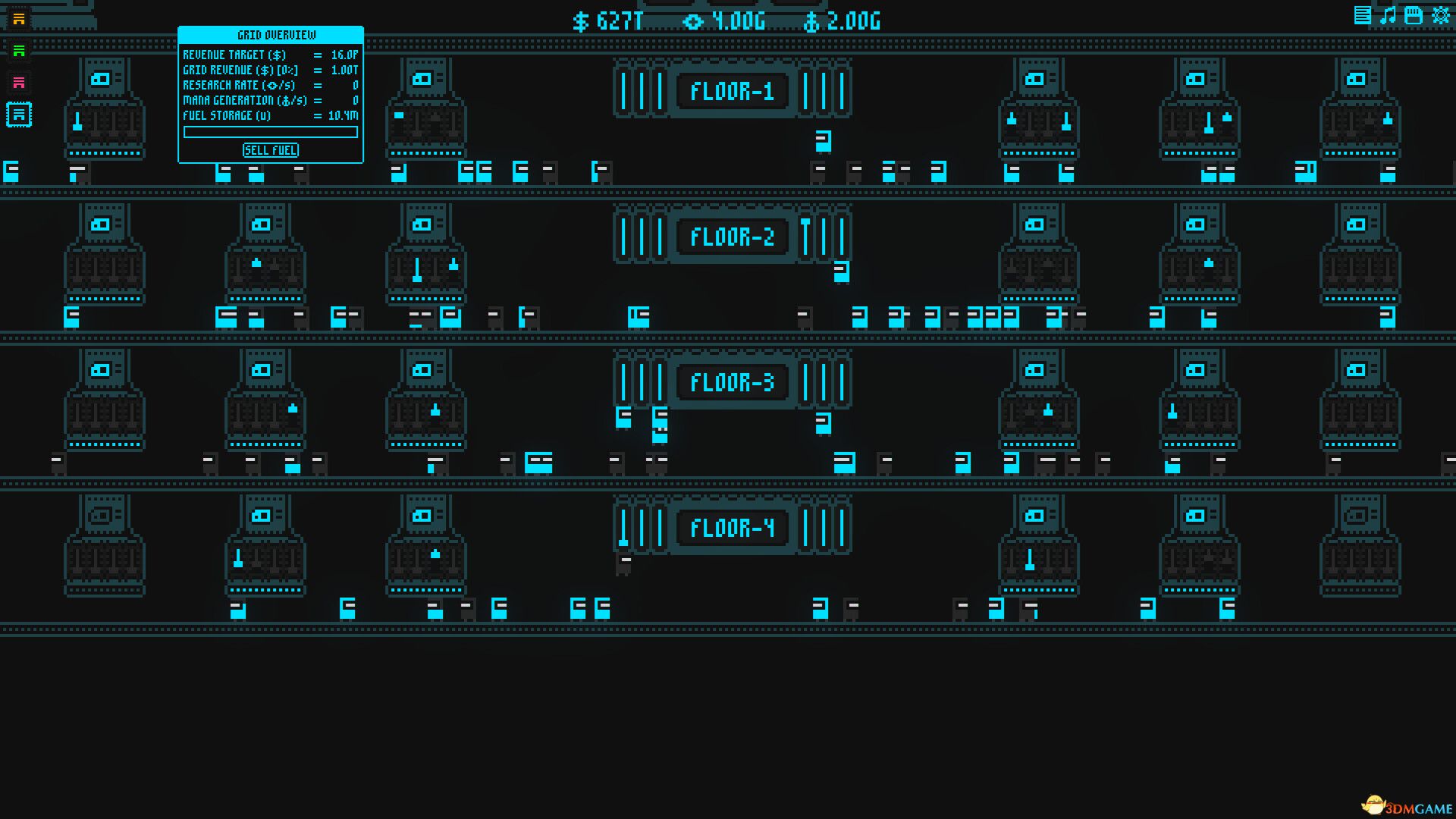
Task: Open the music settings icon
Action: [1387, 14]
